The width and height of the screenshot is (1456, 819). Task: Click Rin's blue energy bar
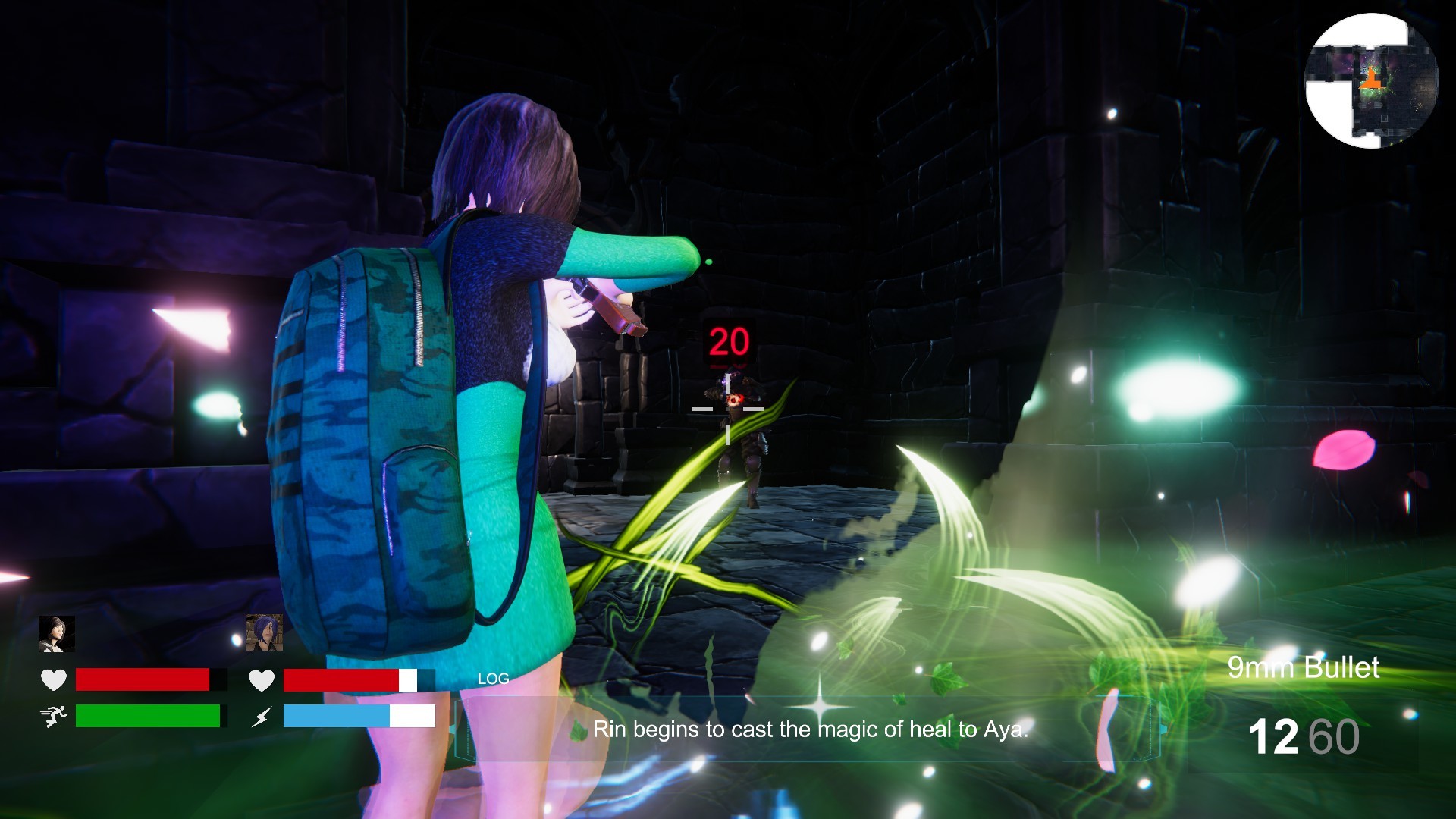coord(336,716)
